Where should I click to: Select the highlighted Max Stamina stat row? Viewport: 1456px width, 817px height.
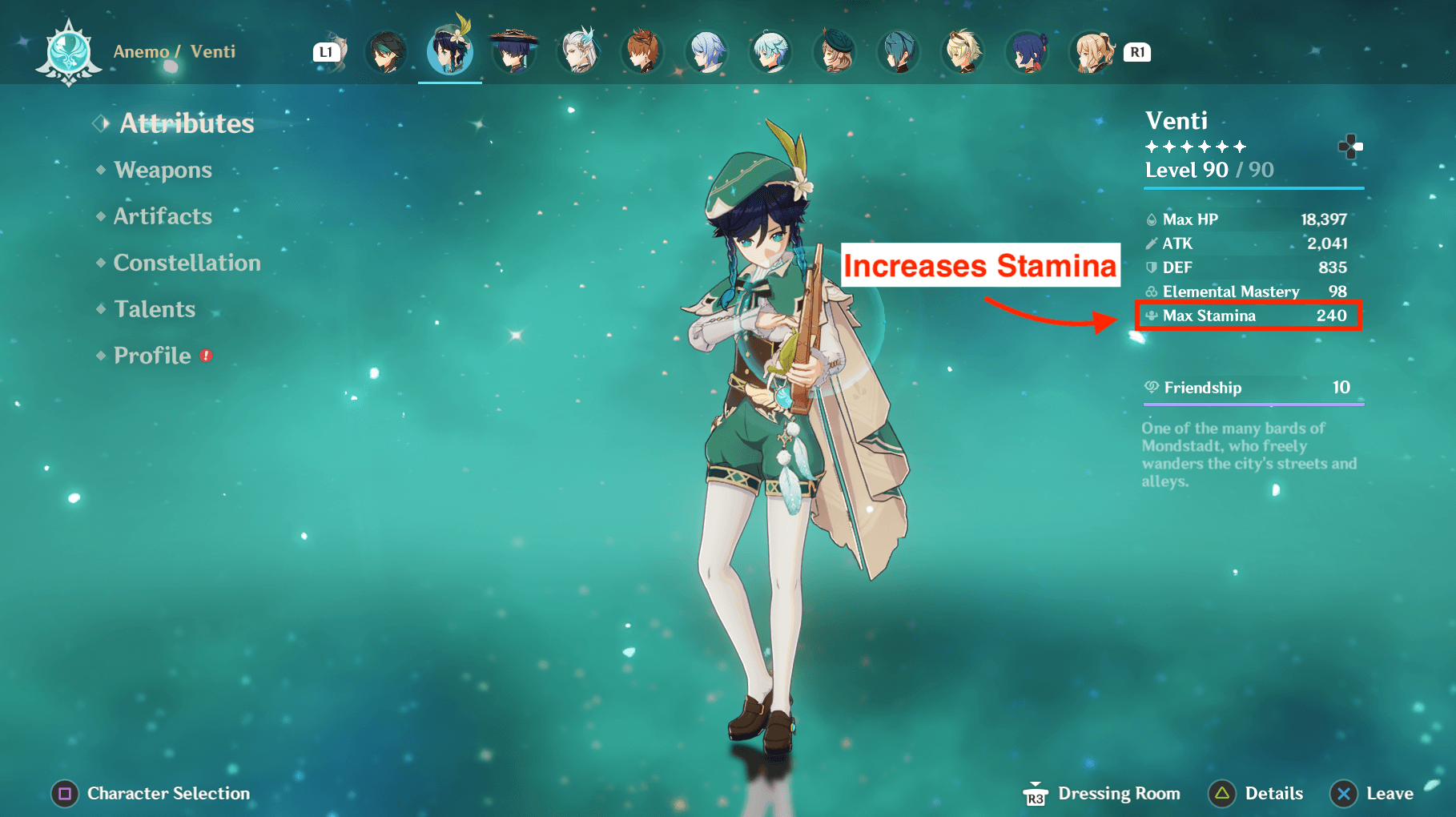[1248, 316]
